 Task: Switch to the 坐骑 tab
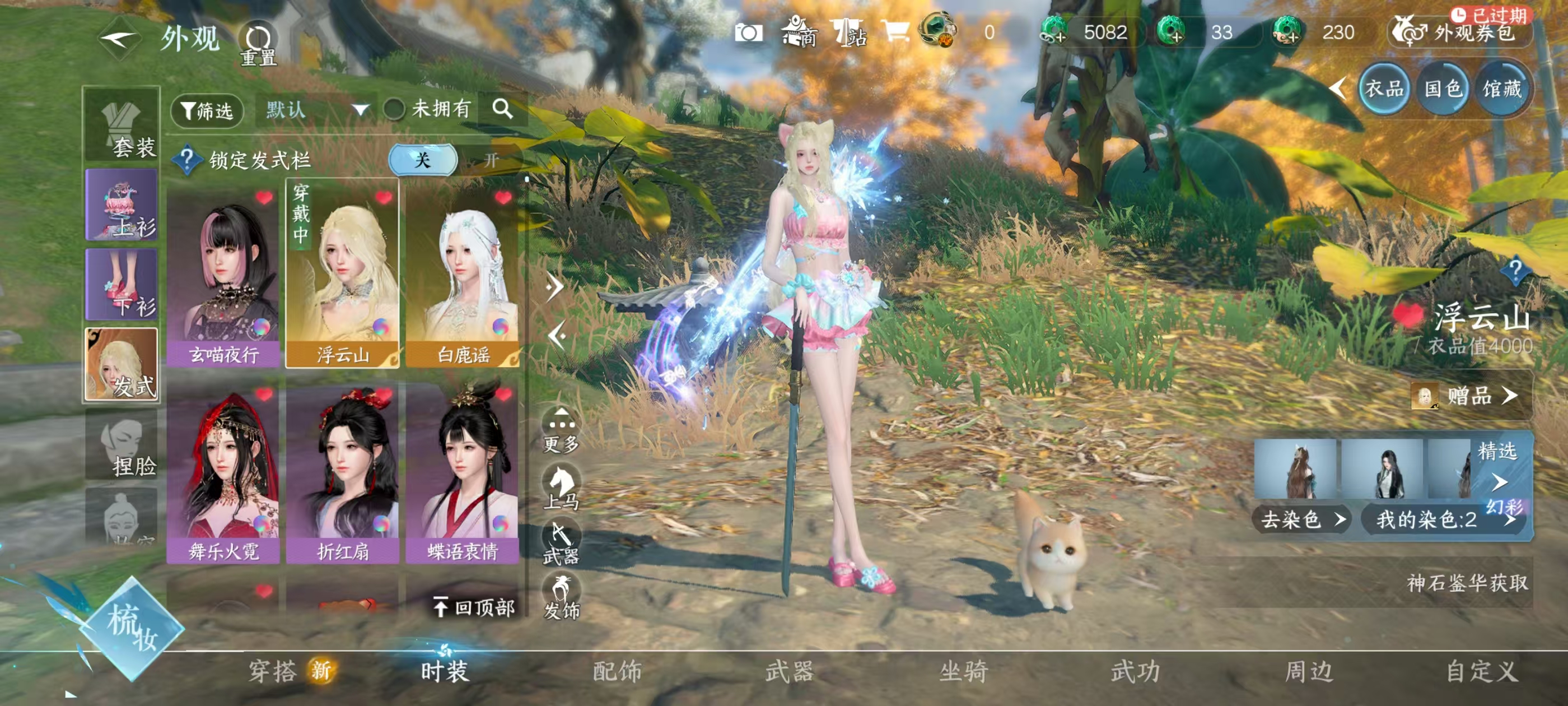point(964,671)
